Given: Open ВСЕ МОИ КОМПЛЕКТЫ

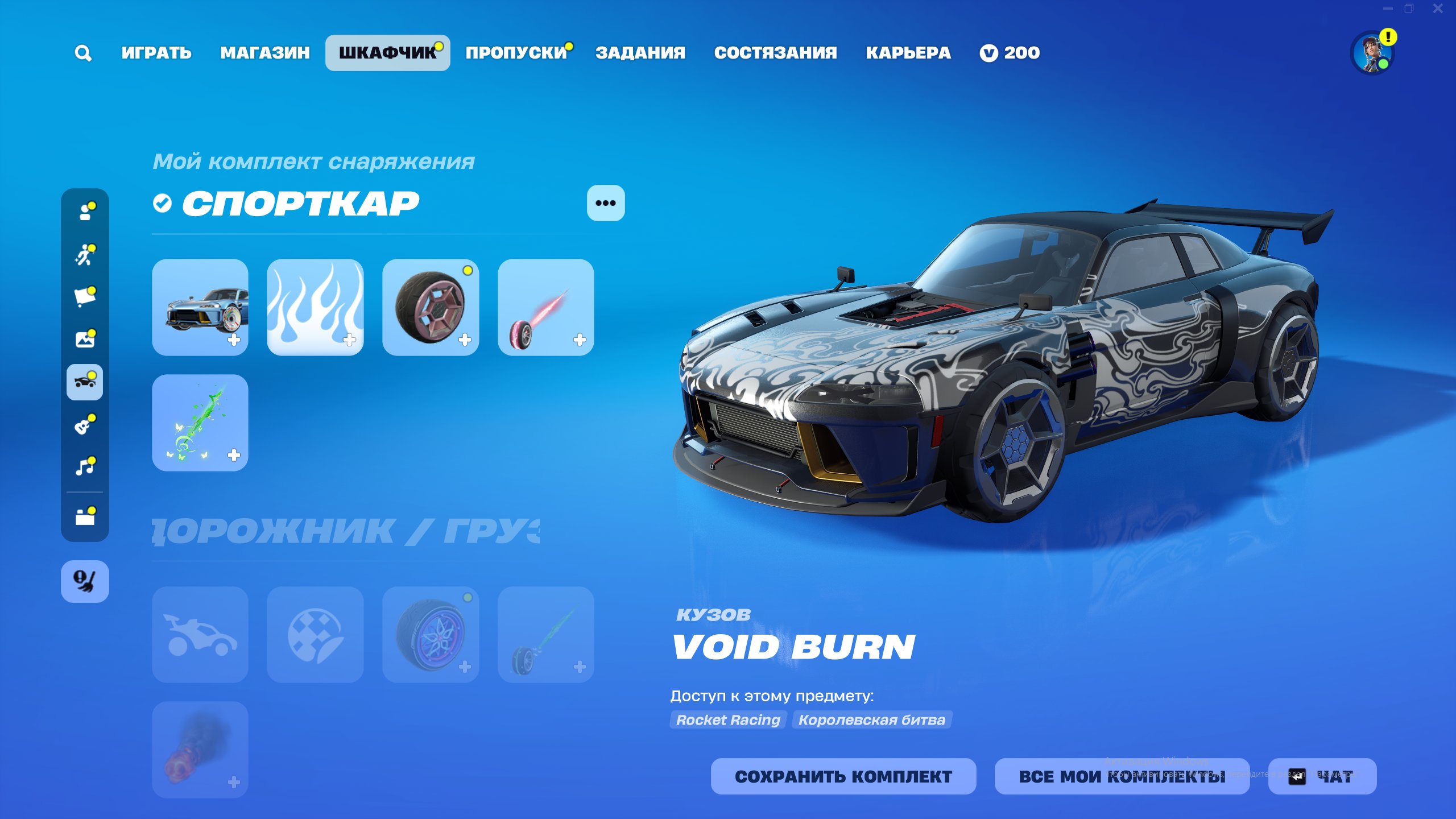Looking at the screenshot, I should [1122, 776].
